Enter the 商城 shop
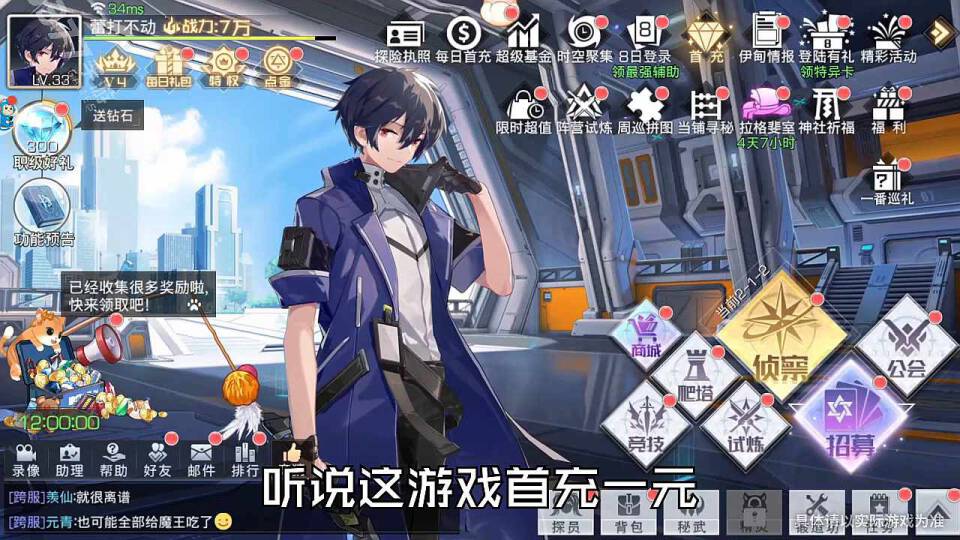The image size is (960, 540). coord(646,337)
